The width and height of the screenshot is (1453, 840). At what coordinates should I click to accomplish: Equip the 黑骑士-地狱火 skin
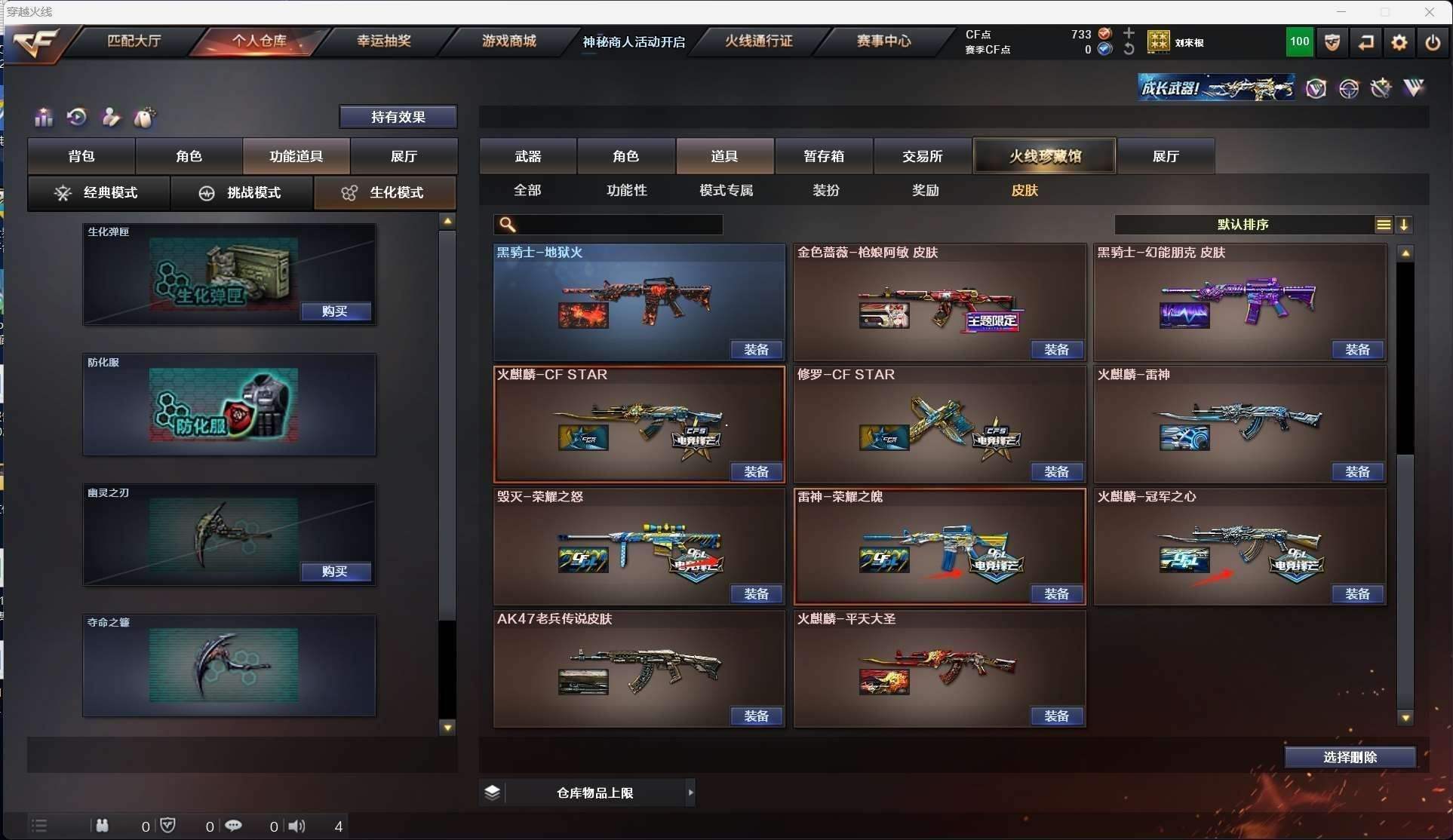[756, 350]
